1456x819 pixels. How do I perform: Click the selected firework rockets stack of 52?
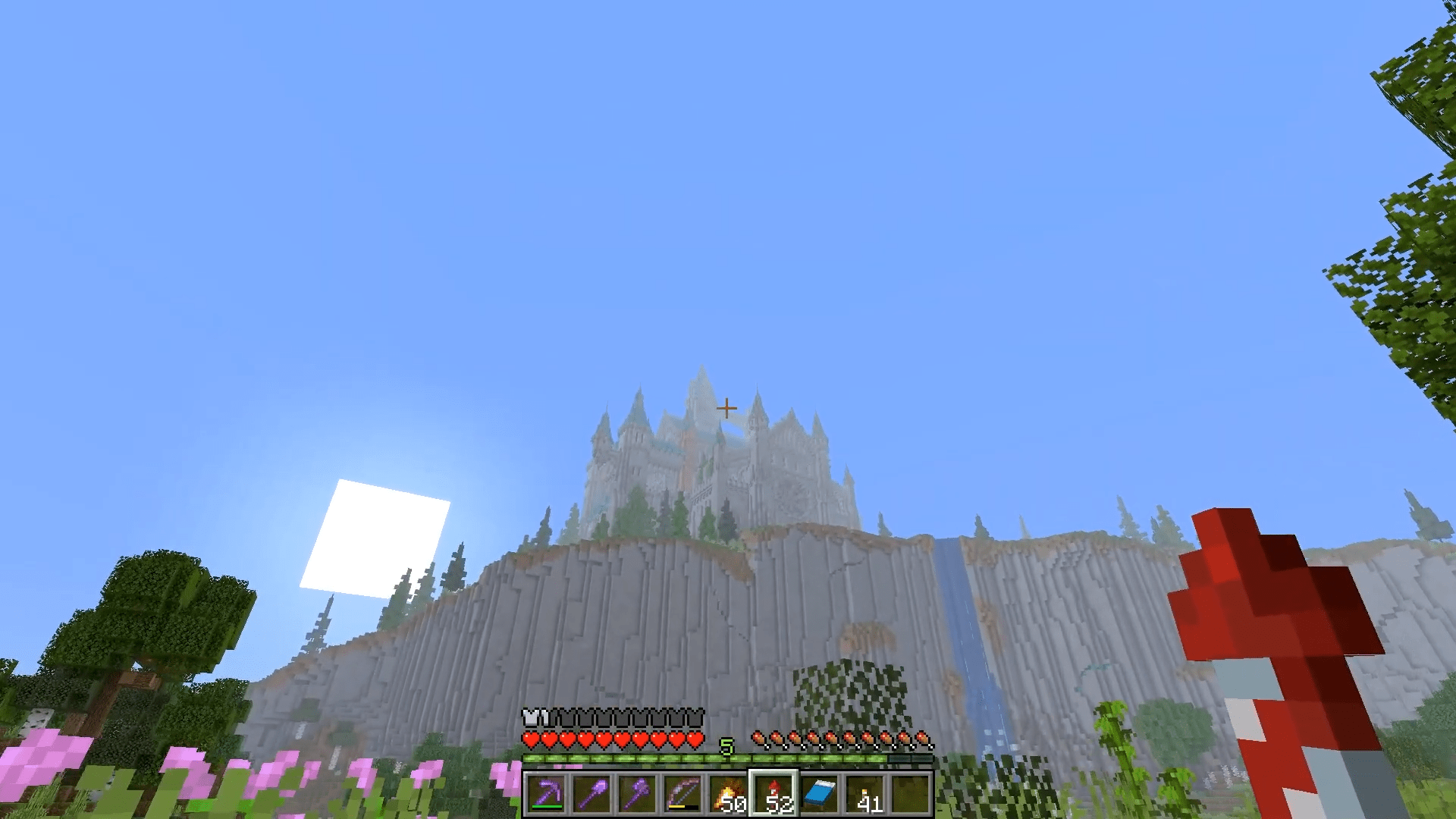pos(774,794)
